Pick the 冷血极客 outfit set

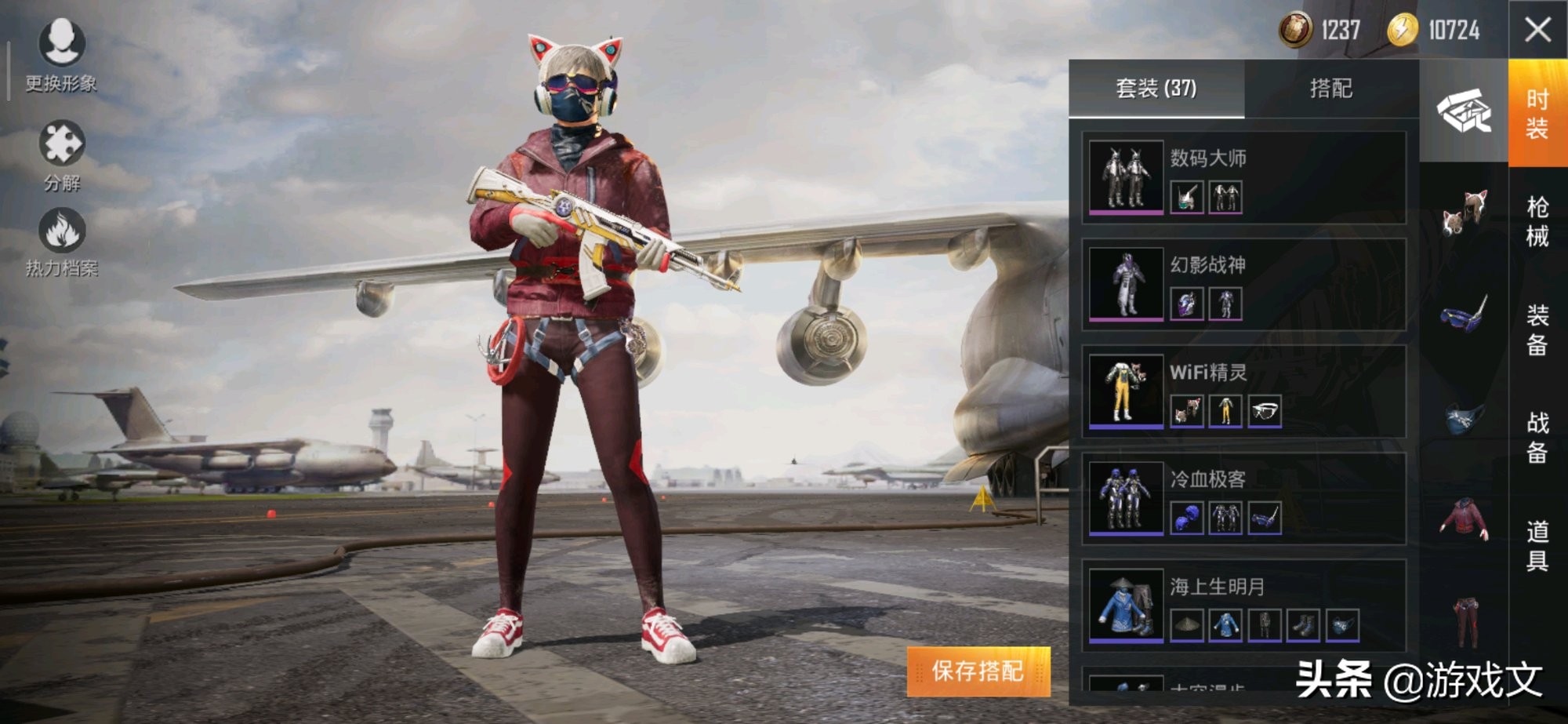click(x=1243, y=497)
